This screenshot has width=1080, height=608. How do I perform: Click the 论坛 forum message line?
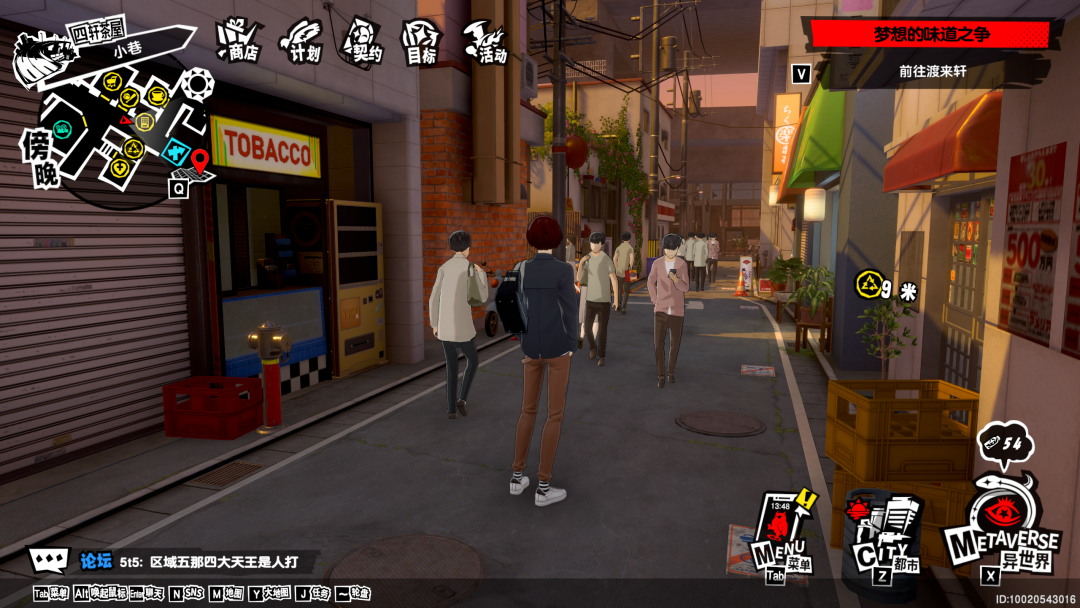(200, 561)
